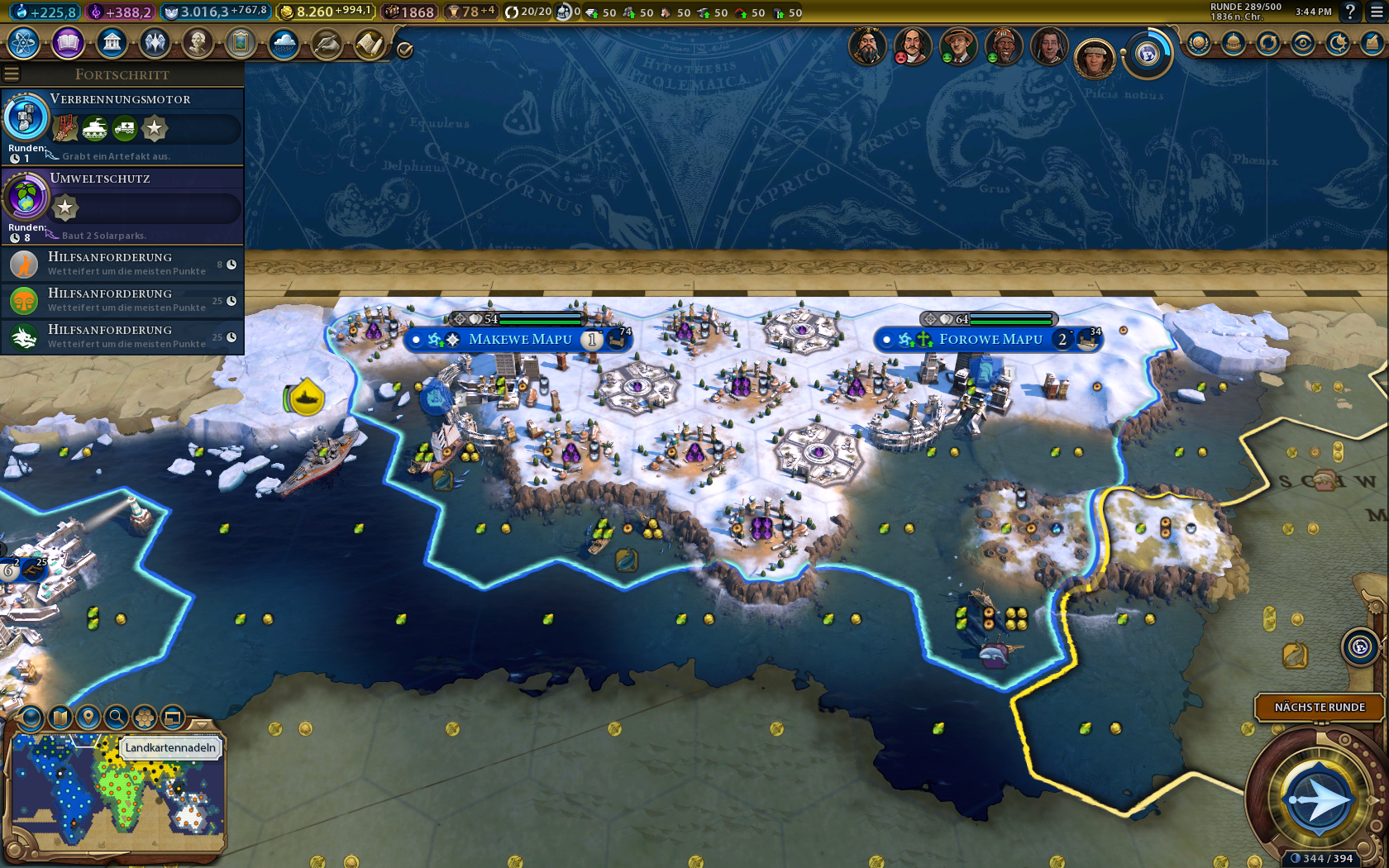This screenshot has width=1389, height=868.
Task: Open the help question mark button
Action: (1350, 12)
